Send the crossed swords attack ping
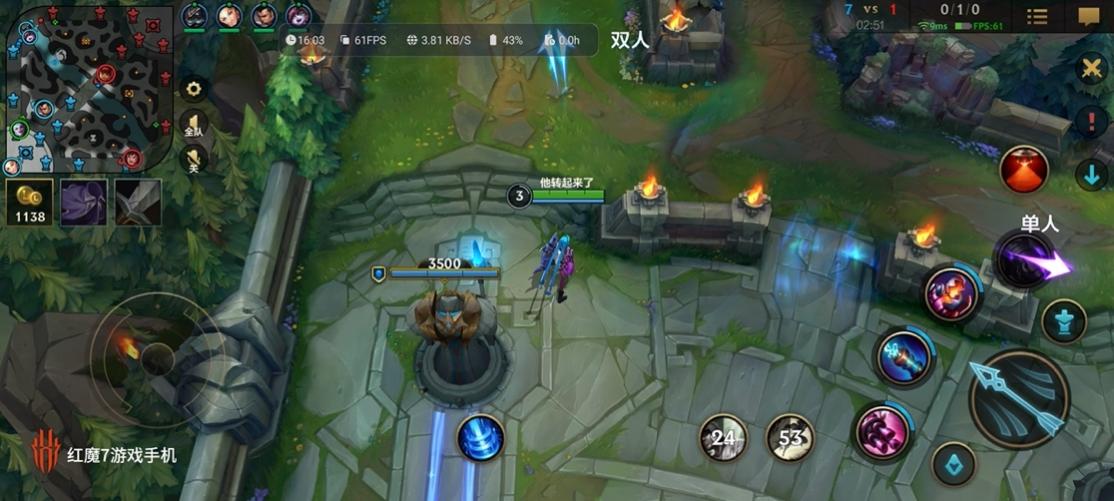The image size is (1114, 501). 1090,69
